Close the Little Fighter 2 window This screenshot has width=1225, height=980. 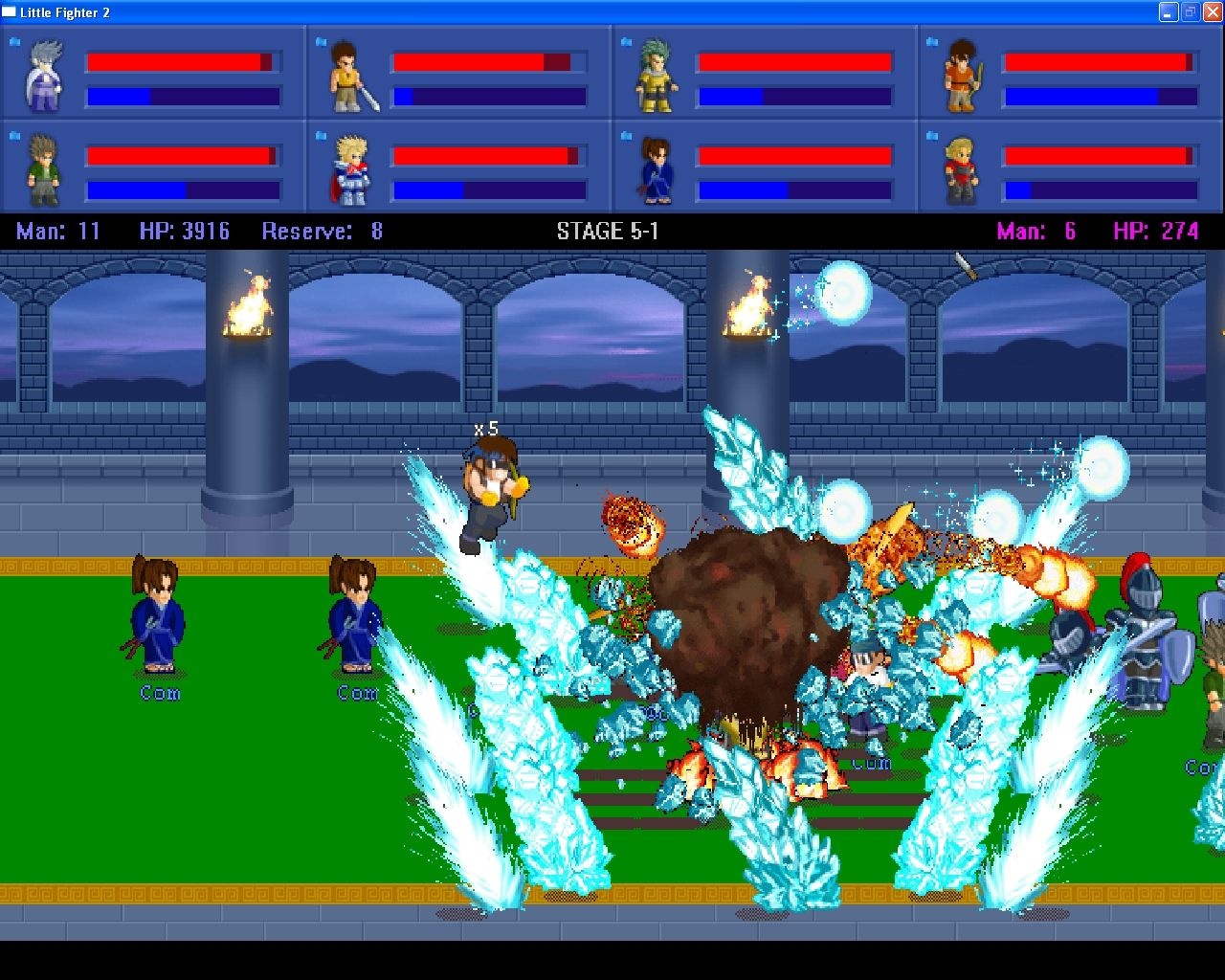tap(1212, 12)
